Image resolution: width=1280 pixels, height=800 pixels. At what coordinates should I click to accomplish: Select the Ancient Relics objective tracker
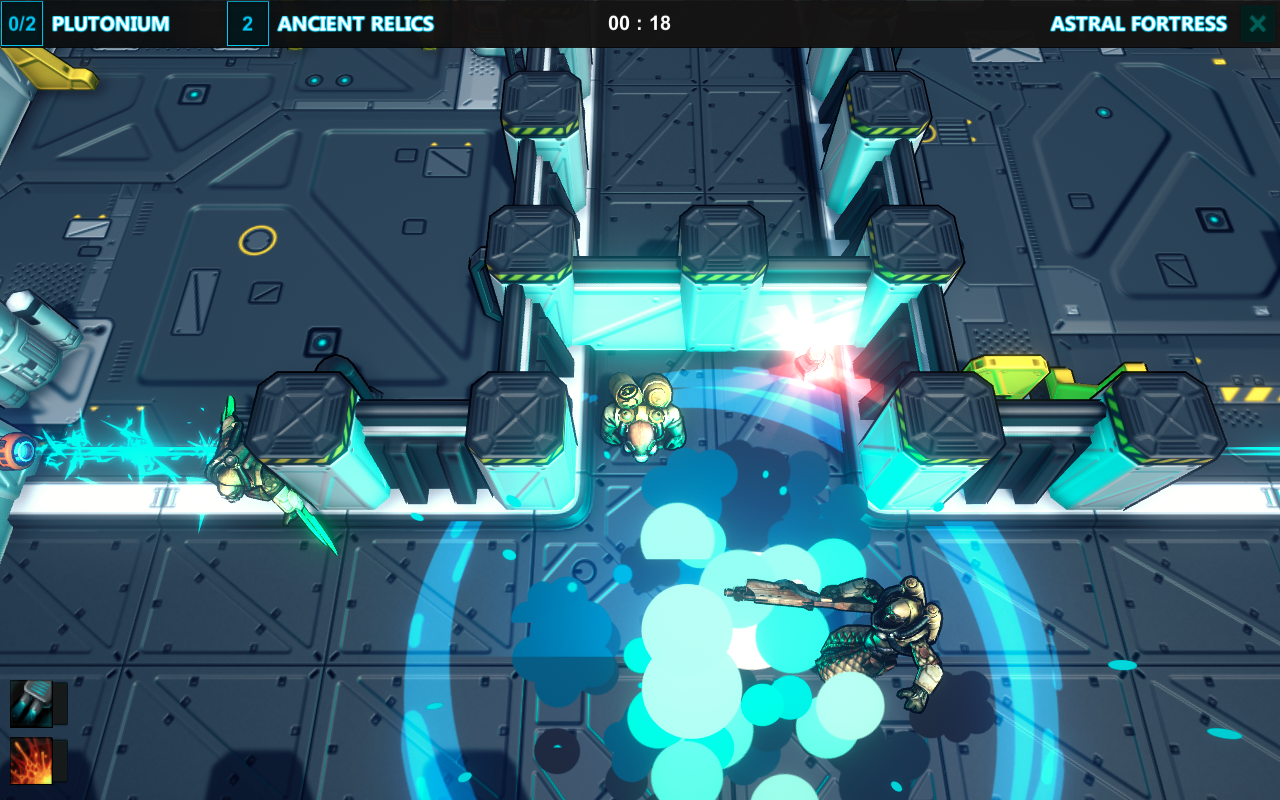click(x=332, y=24)
